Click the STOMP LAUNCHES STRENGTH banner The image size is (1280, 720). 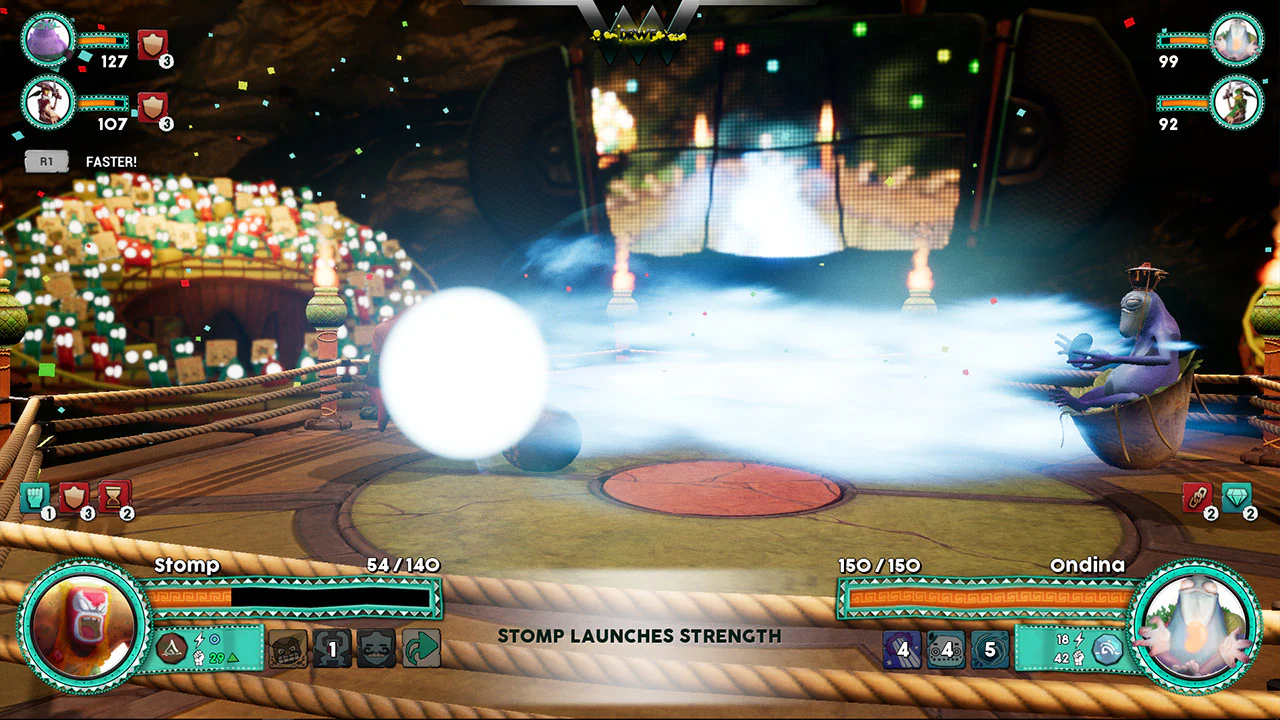pos(640,635)
